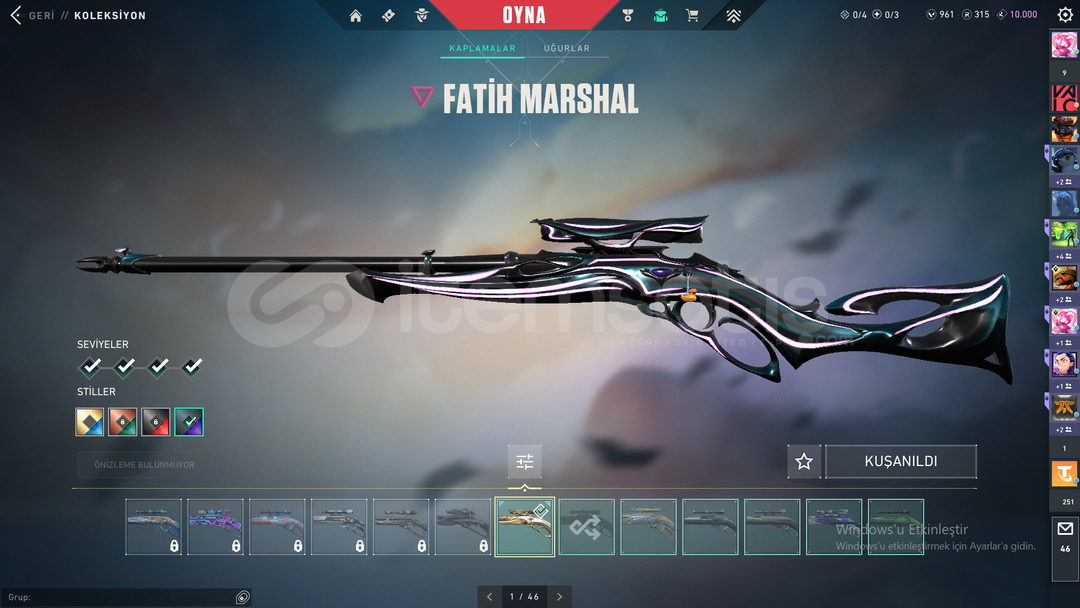Select the equipped teal and purple style
This screenshot has width=1080, height=608.
coord(189,422)
